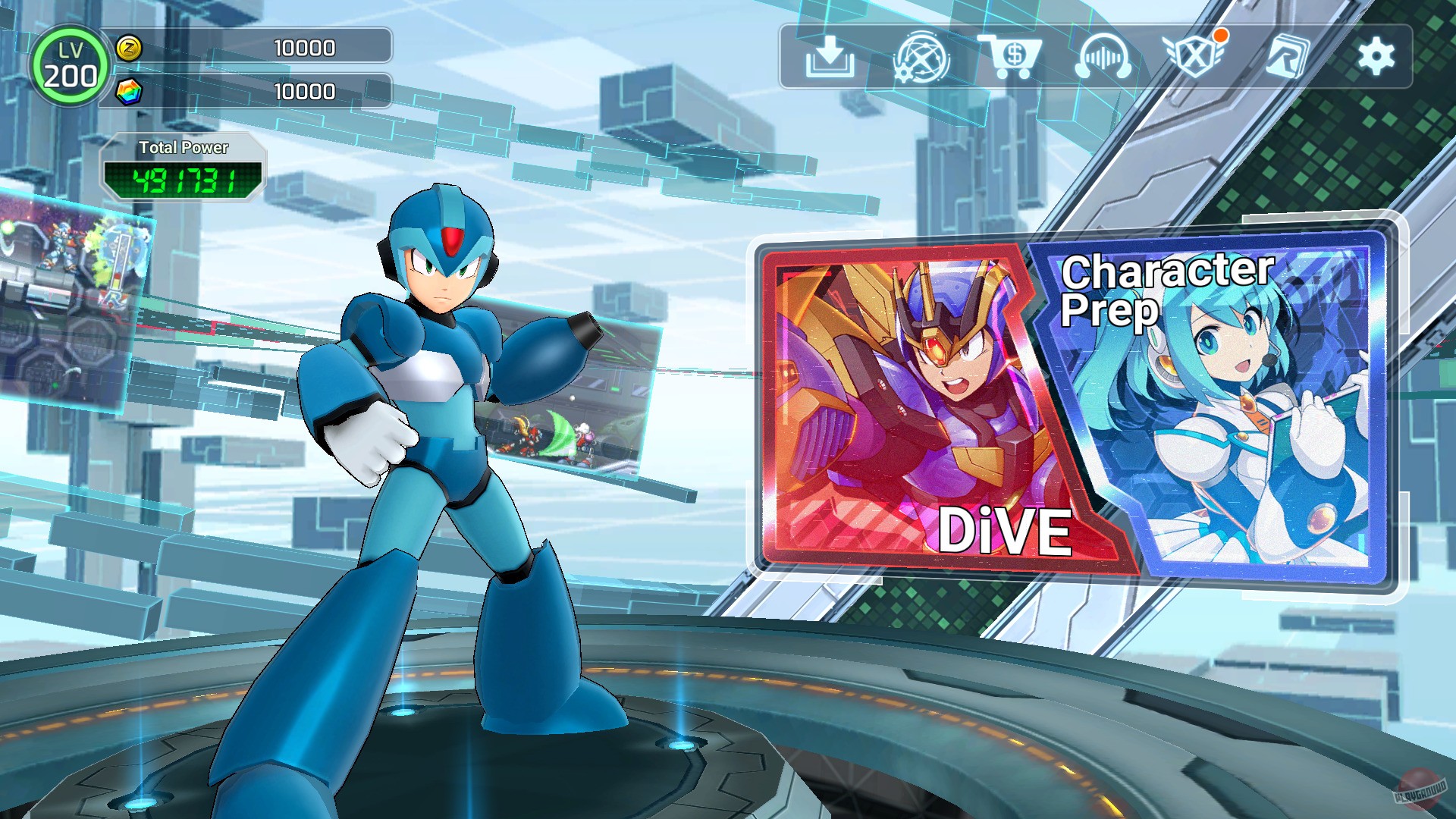Viewport: 1456px width, 819px height.
Task: Tap the rainbow Elemental Metal gem icon
Action: click(x=130, y=91)
